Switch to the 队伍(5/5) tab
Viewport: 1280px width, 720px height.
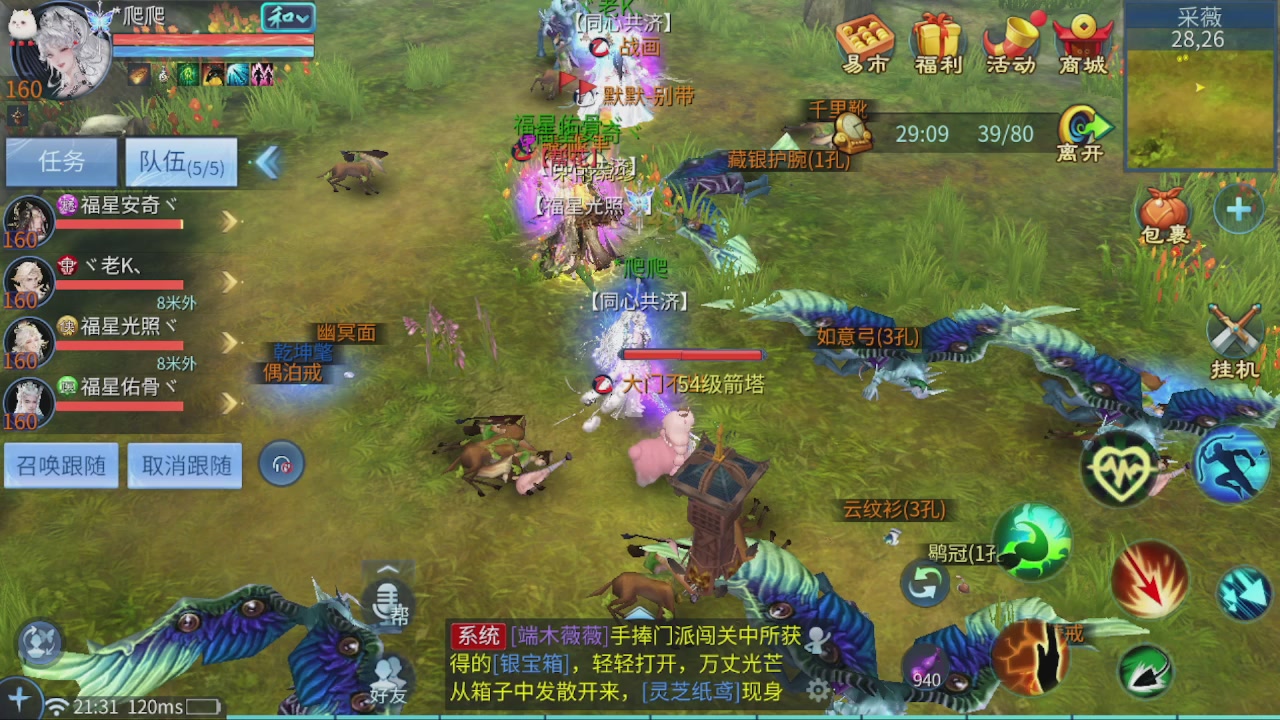pyautogui.click(x=180, y=162)
